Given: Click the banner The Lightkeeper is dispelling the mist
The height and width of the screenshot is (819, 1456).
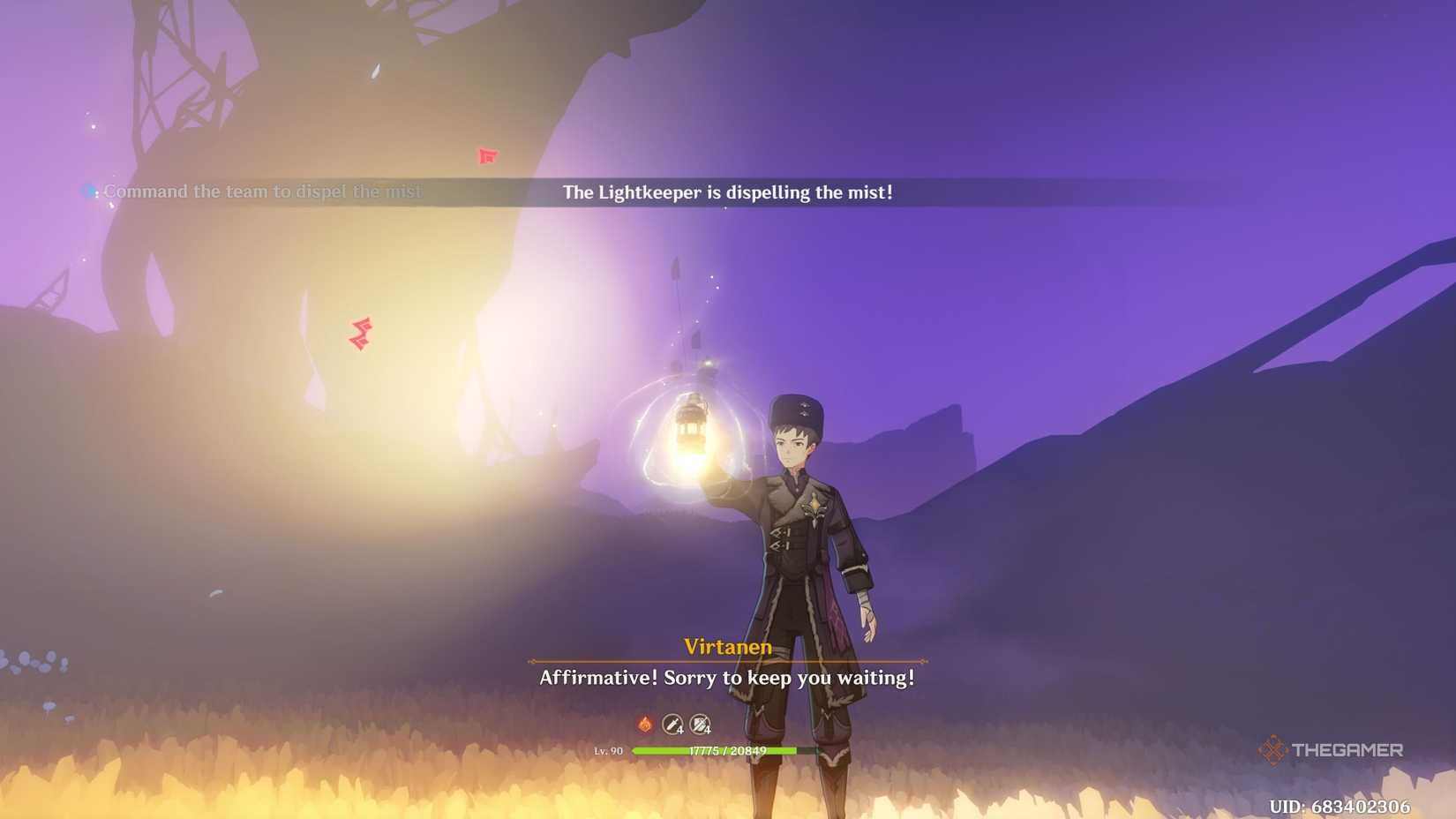Looking at the screenshot, I should (x=727, y=192).
